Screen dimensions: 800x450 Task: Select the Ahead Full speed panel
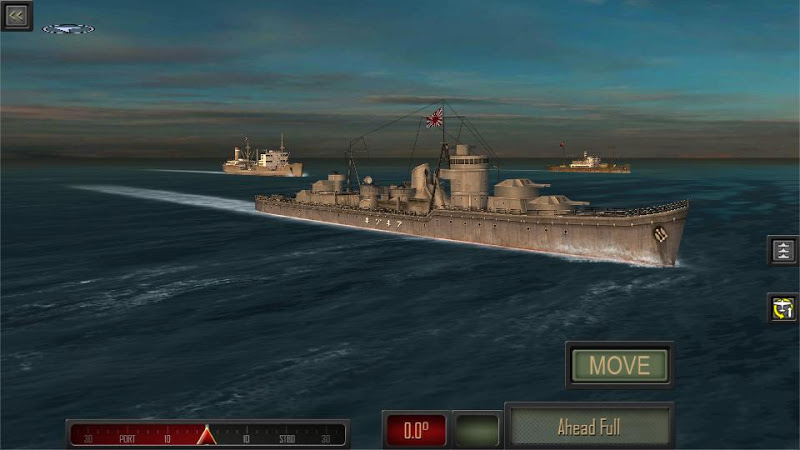[589, 428]
